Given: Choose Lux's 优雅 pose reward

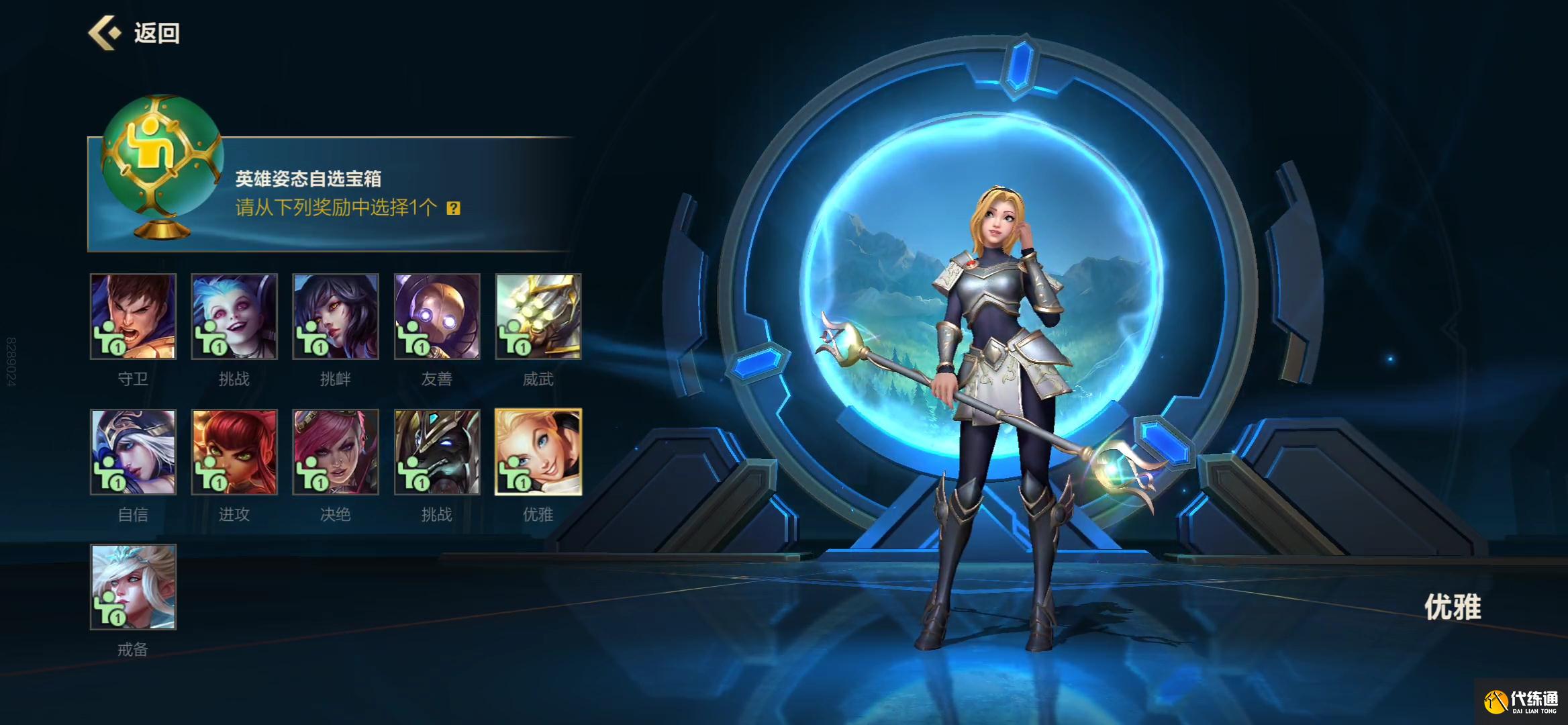Looking at the screenshot, I should [538, 452].
